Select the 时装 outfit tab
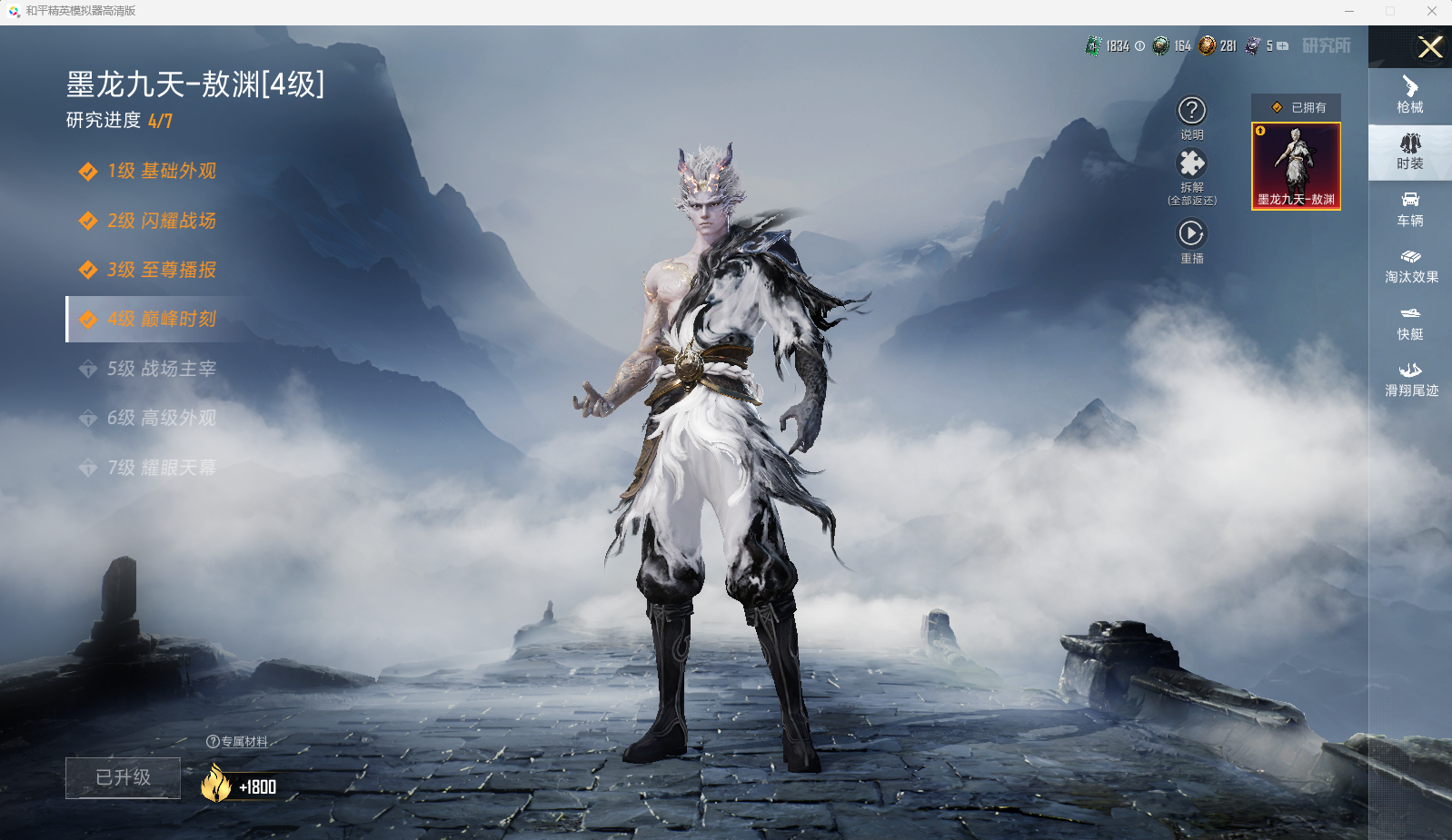The image size is (1452, 840). (1410, 152)
